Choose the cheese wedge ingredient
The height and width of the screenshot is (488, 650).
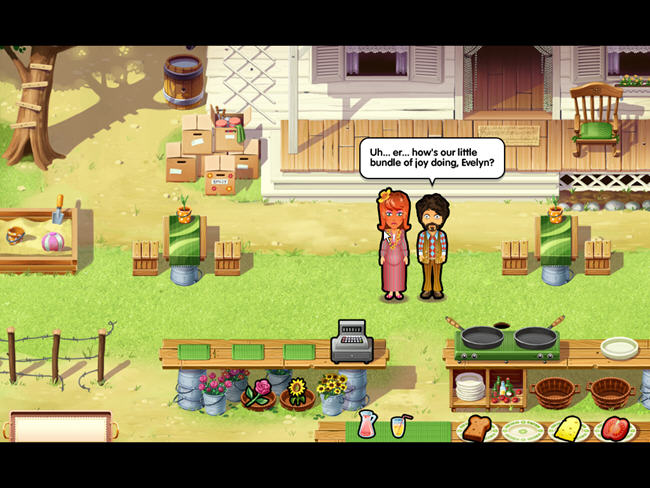coord(569,429)
